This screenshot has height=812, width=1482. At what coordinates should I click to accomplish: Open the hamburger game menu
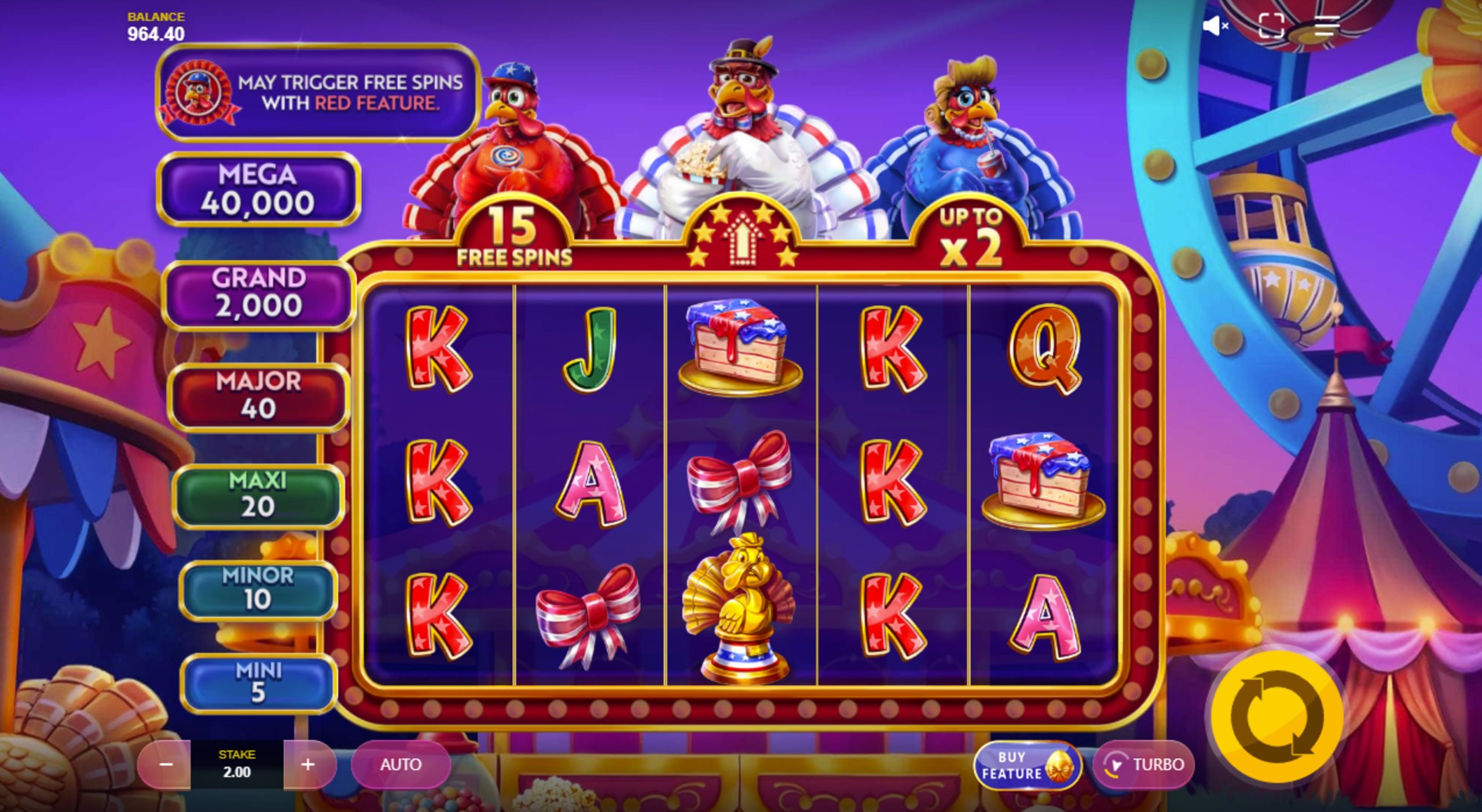[1326, 25]
